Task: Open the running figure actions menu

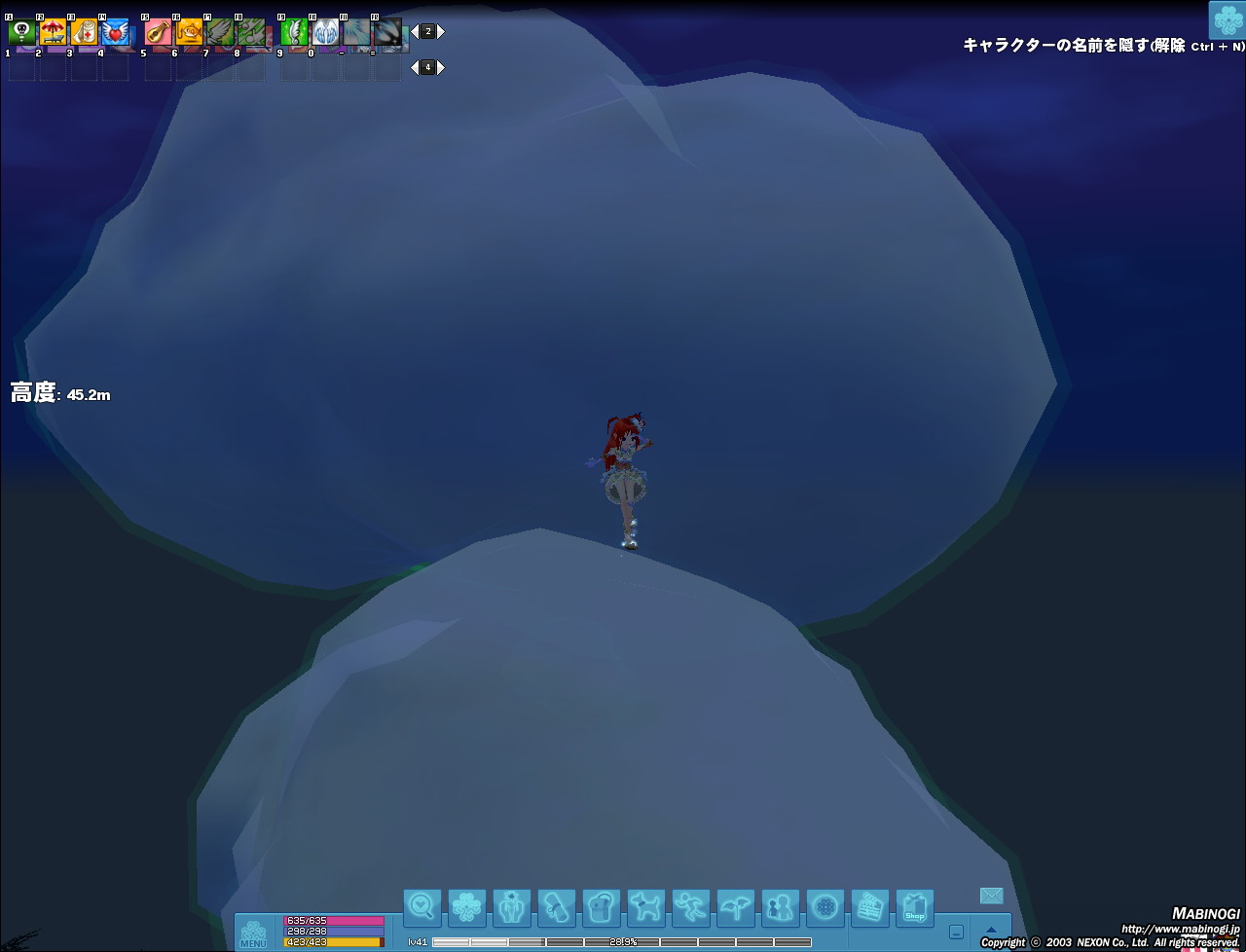Action: 690,907
